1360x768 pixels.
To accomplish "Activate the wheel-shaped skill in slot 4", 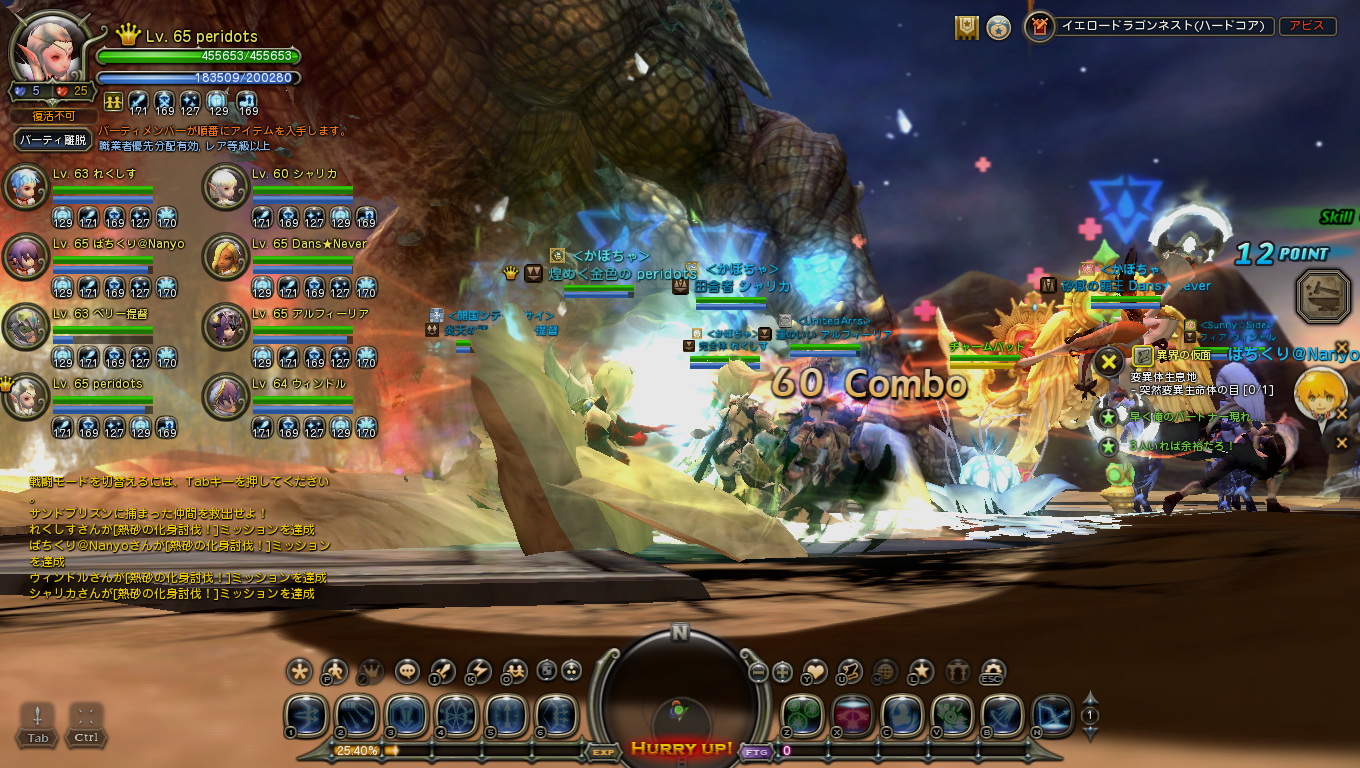I will click(456, 715).
